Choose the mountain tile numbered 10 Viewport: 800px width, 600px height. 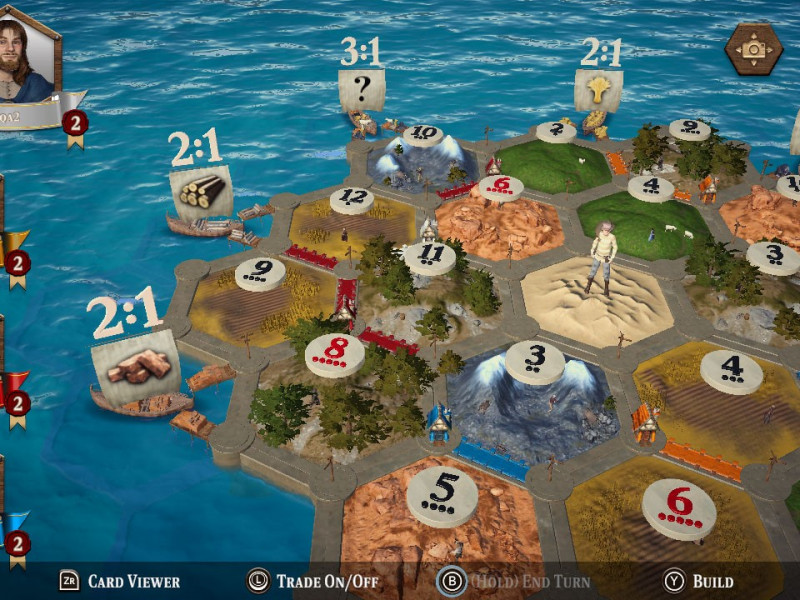[422, 155]
